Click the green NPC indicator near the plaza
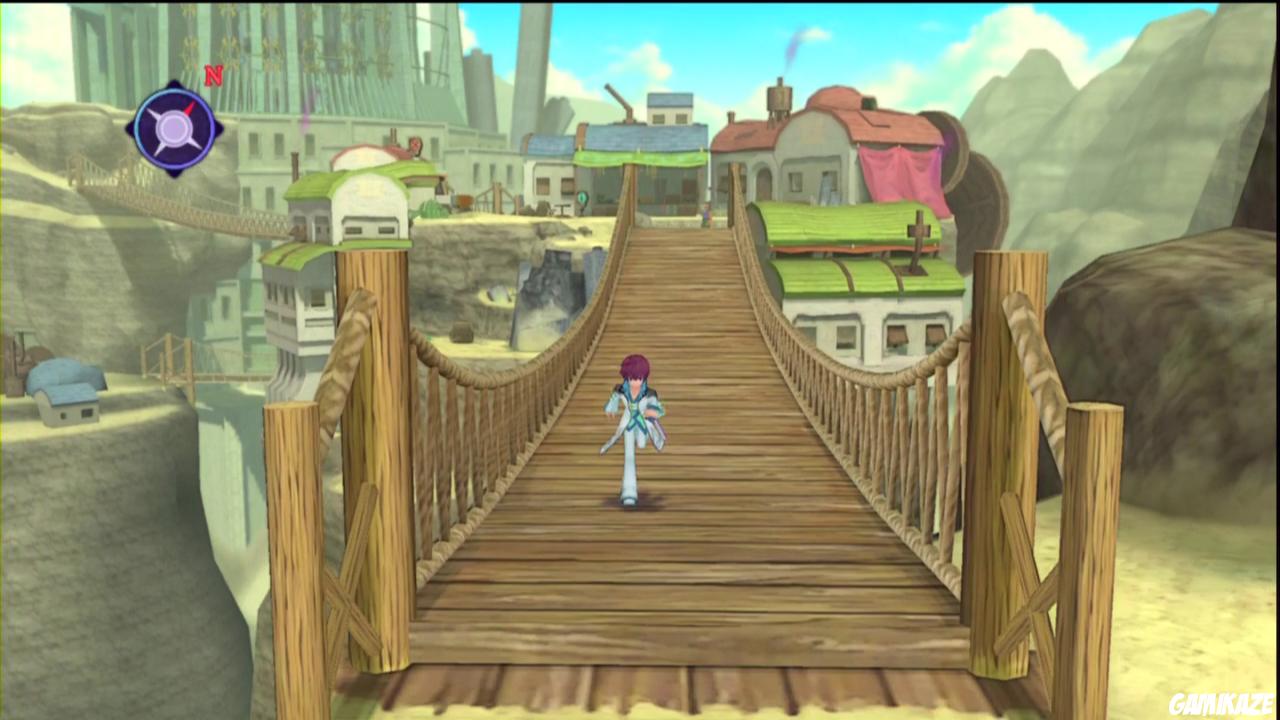 [x=582, y=196]
